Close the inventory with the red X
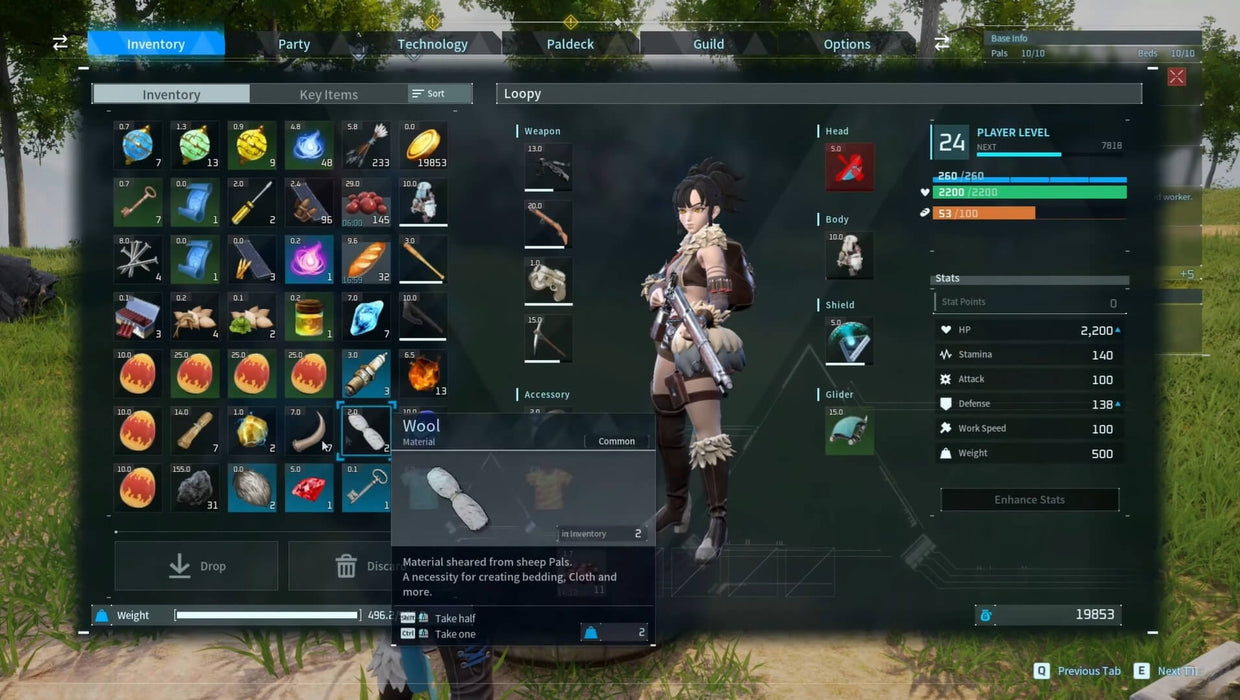Screen dimensions: 1240x700 [x=1177, y=77]
